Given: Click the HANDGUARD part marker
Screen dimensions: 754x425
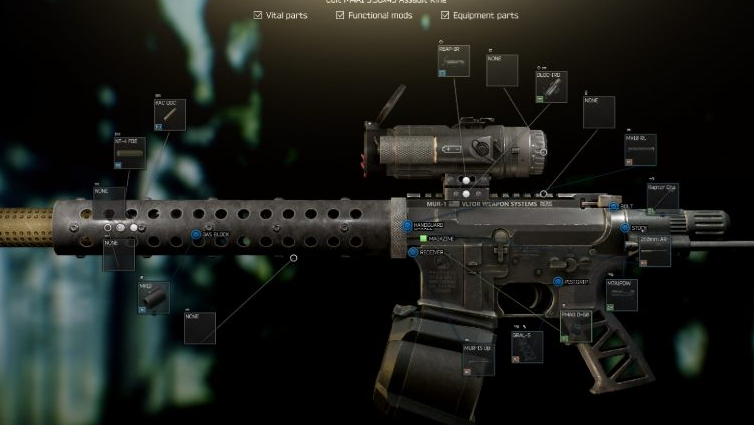Looking at the screenshot, I should 408,226.
